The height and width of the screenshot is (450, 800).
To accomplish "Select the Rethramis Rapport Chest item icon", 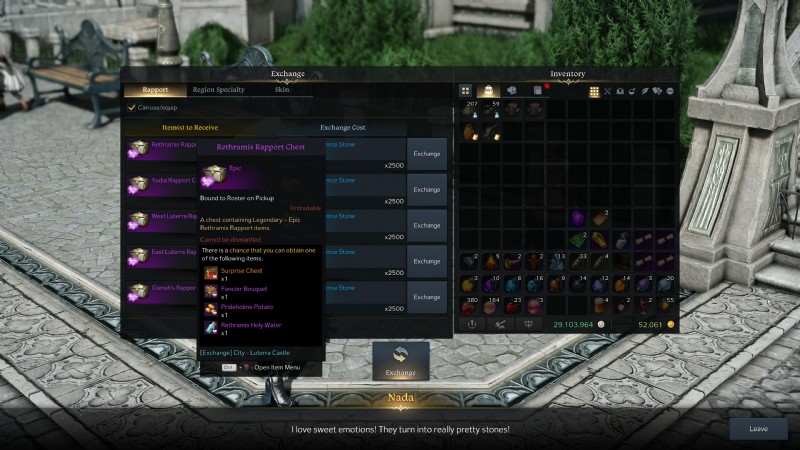I will coord(138,149).
